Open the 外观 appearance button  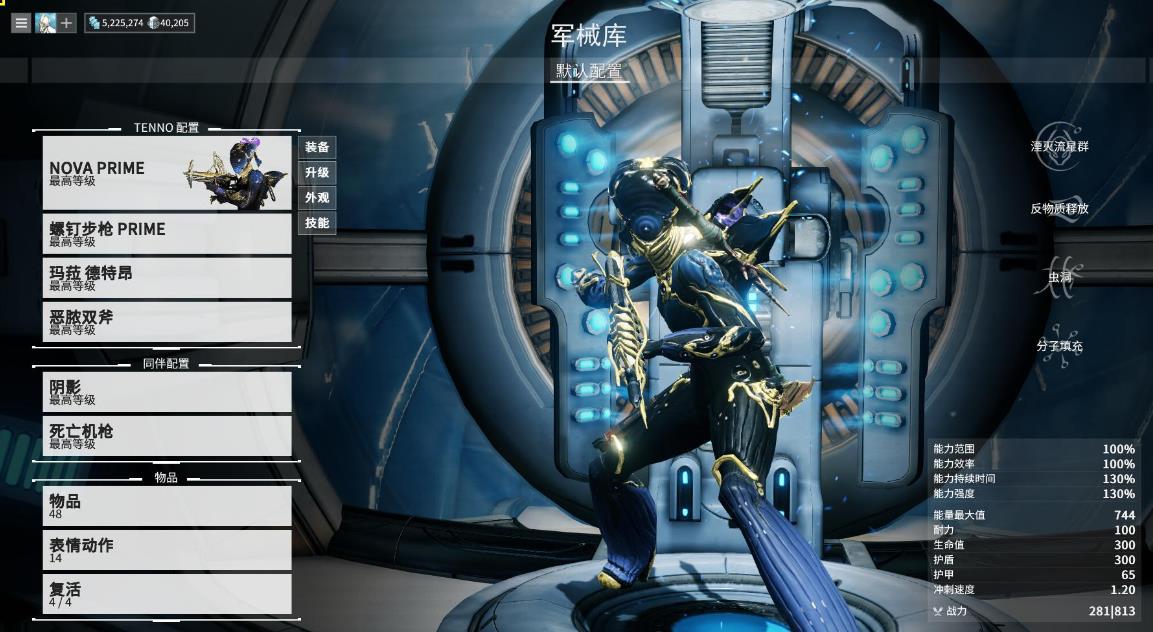point(317,197)
